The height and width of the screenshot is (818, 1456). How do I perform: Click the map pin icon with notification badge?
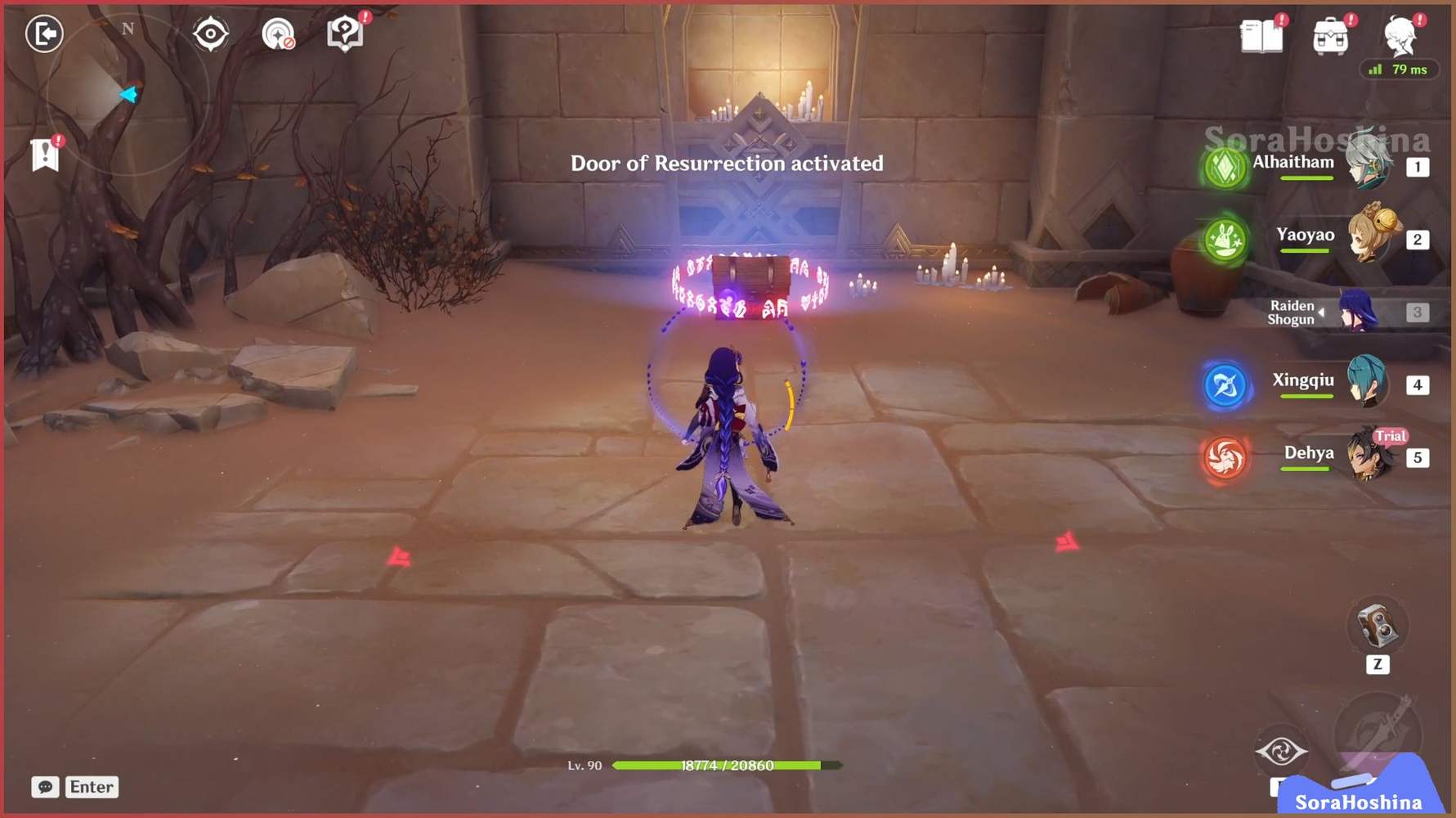pyautogui.click(x=343, y=34)
